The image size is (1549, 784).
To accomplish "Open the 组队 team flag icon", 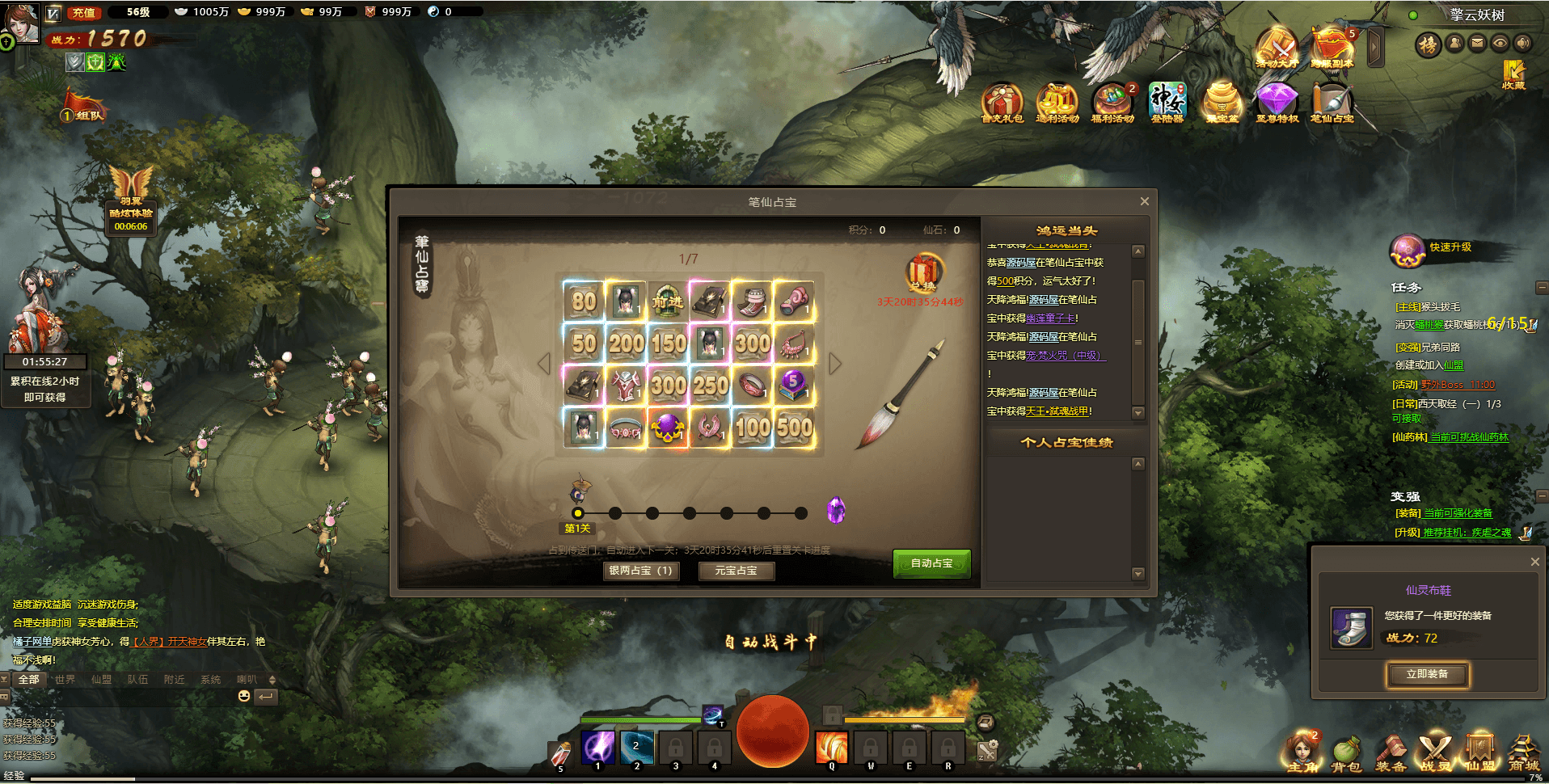I will (x=84, y=107).
